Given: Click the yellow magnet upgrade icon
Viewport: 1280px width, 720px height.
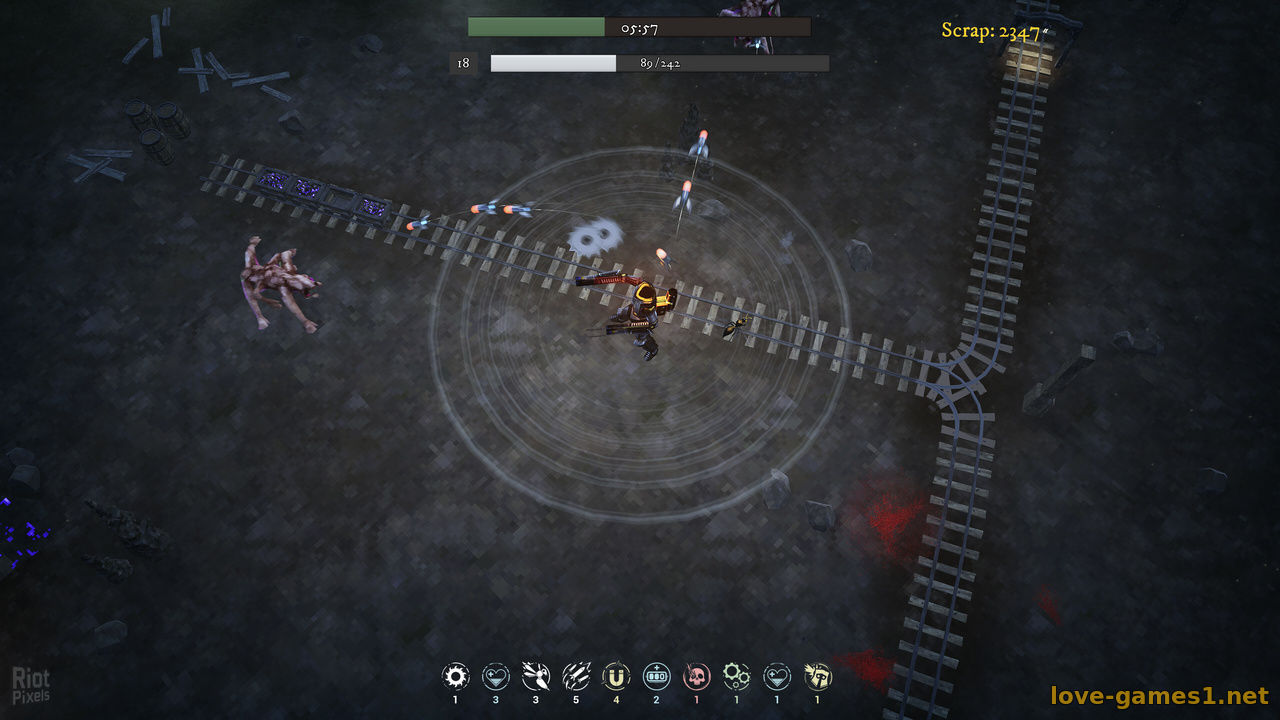Looking at the screenshot, I should pos(616,677).
